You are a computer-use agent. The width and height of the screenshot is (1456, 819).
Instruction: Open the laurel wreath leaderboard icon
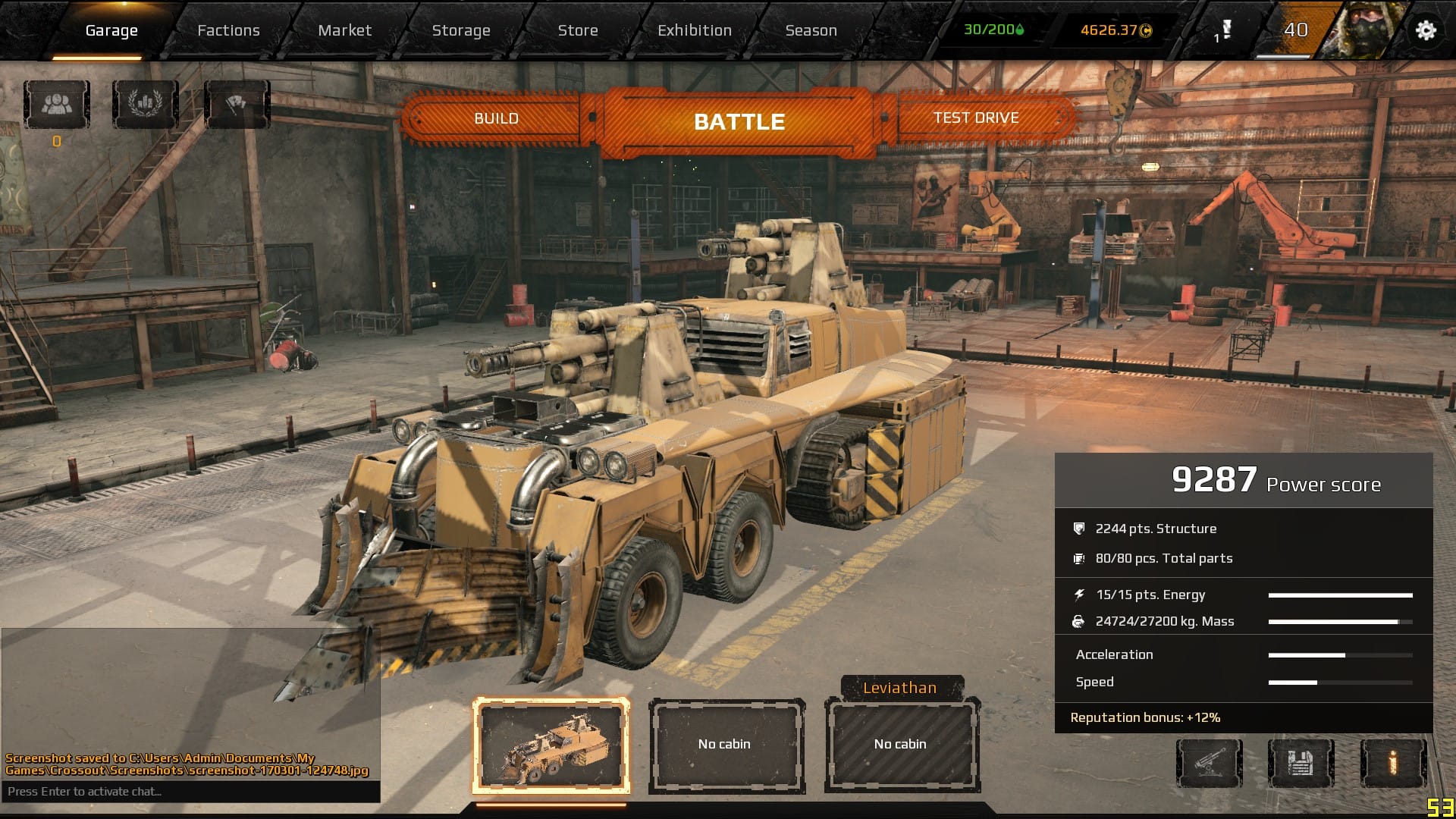(146, 104)
